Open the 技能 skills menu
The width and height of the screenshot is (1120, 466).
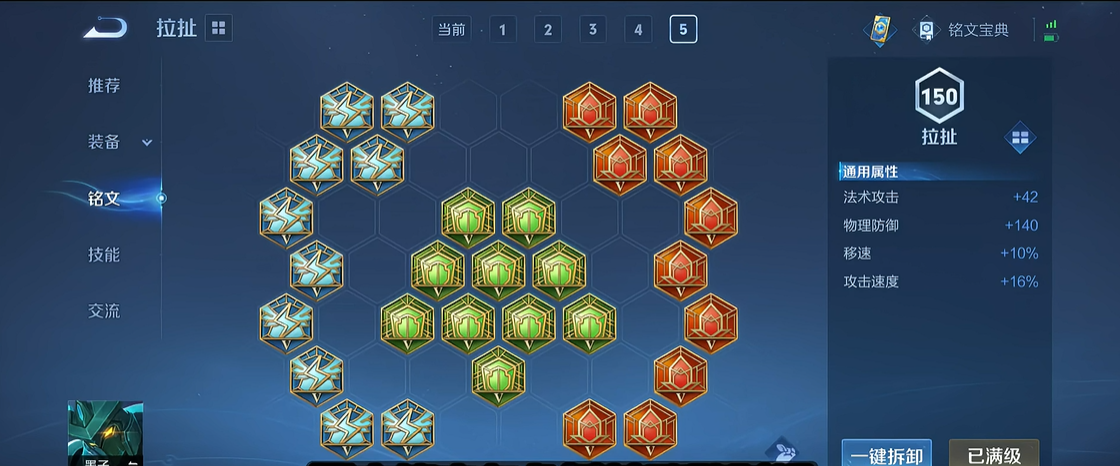[104, 255]
